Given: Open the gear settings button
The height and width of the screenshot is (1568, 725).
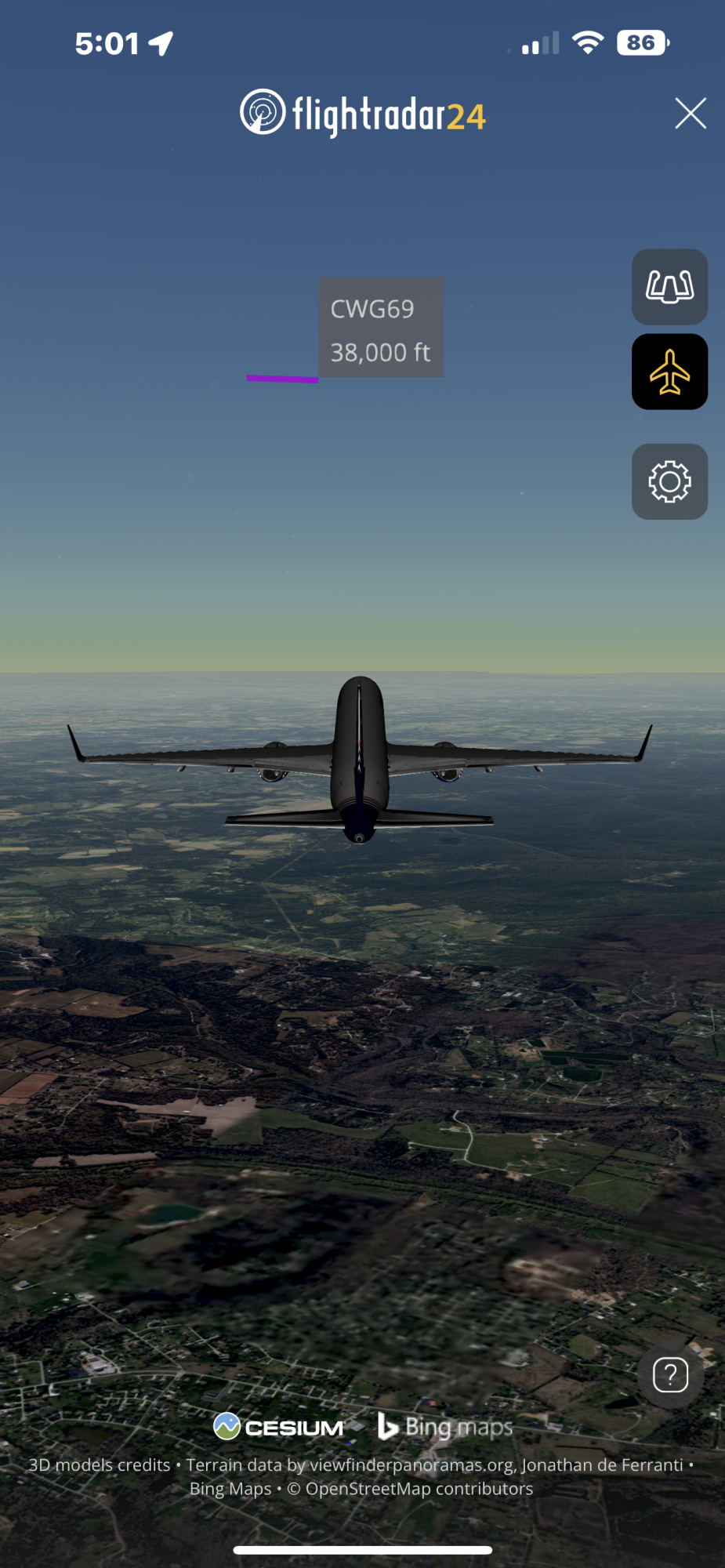Looking at the screenshot, I should click(669, 481).
